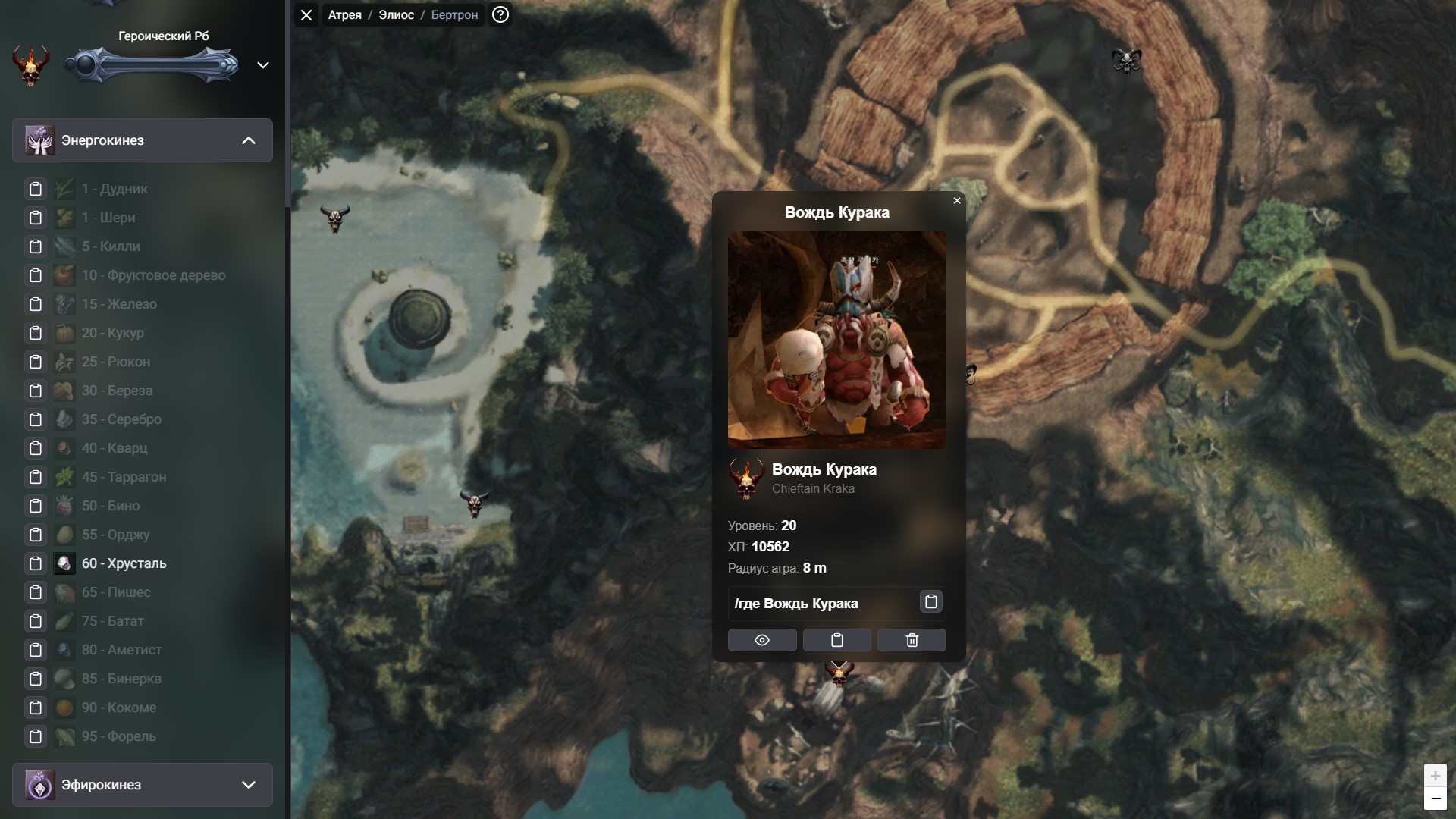Toggle visibility with the eye button
Screen dimensions: 1456x819
coord(762,640)
